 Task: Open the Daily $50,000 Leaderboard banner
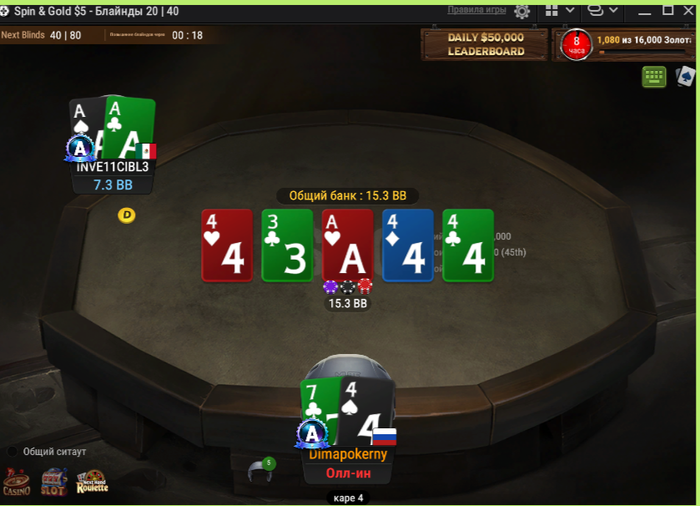[485, 44]
